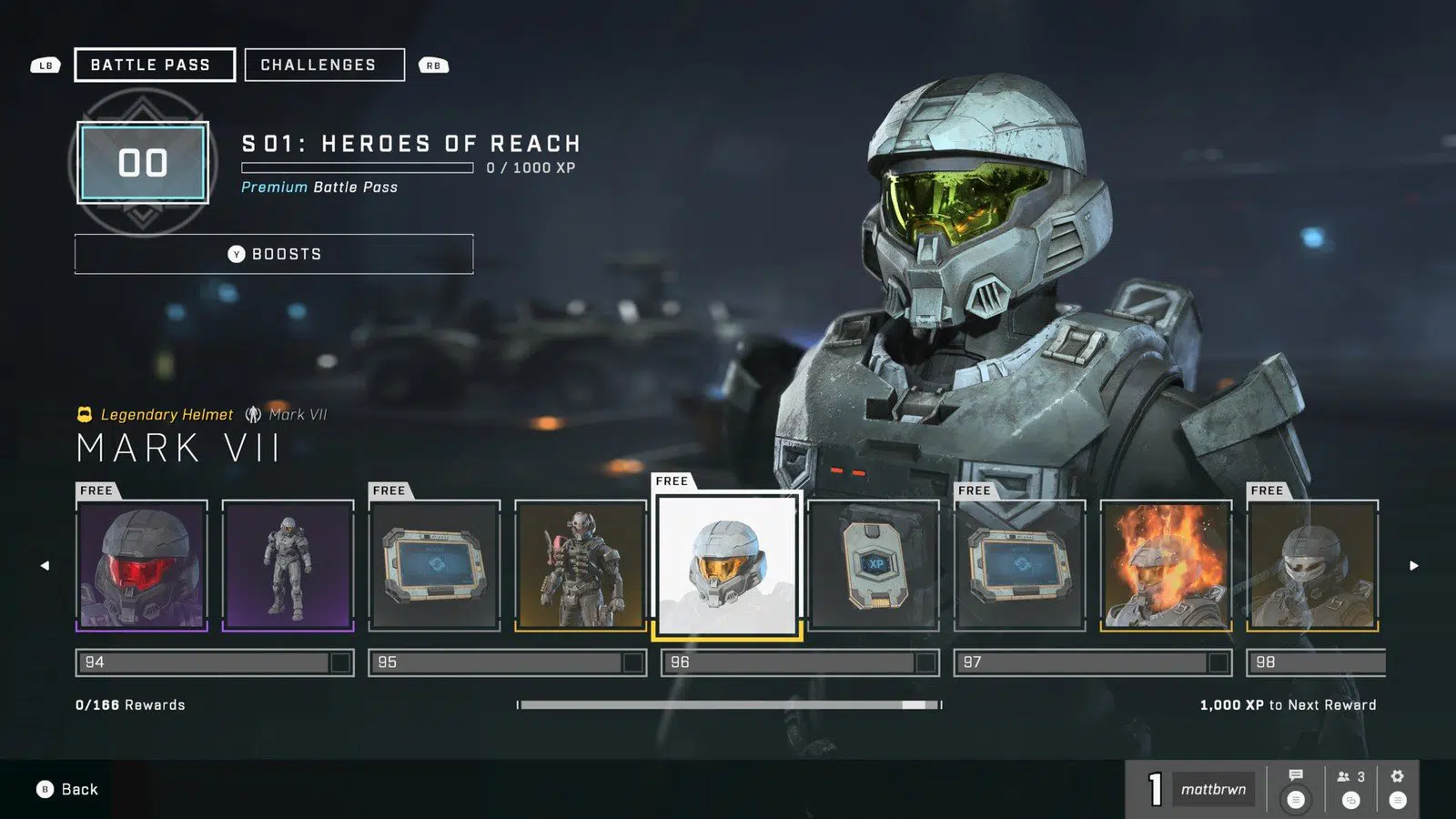Select the dark armored soldier reward tile
This screenshot has width=1456, height=819.
[581, 565]
